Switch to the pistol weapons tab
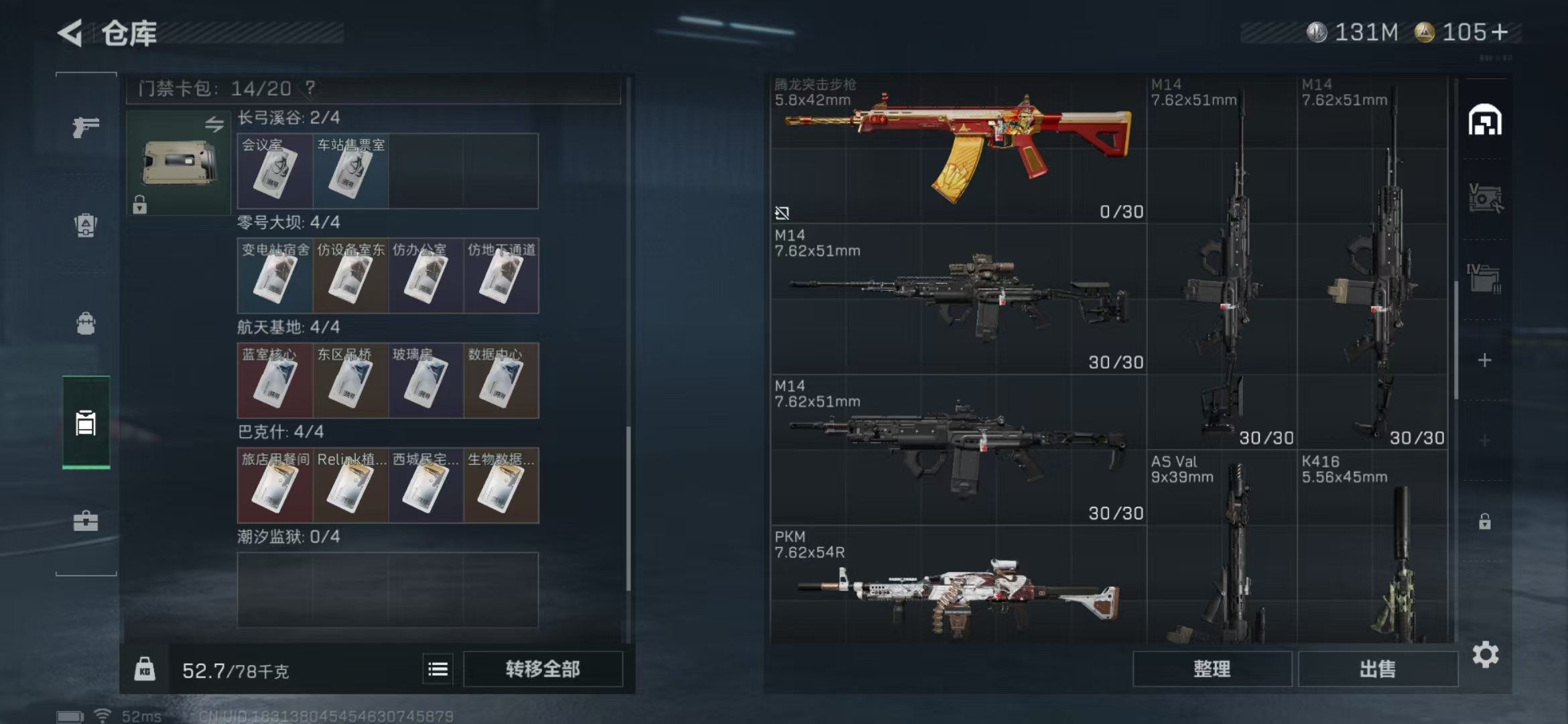 click(x=86, y=126)
